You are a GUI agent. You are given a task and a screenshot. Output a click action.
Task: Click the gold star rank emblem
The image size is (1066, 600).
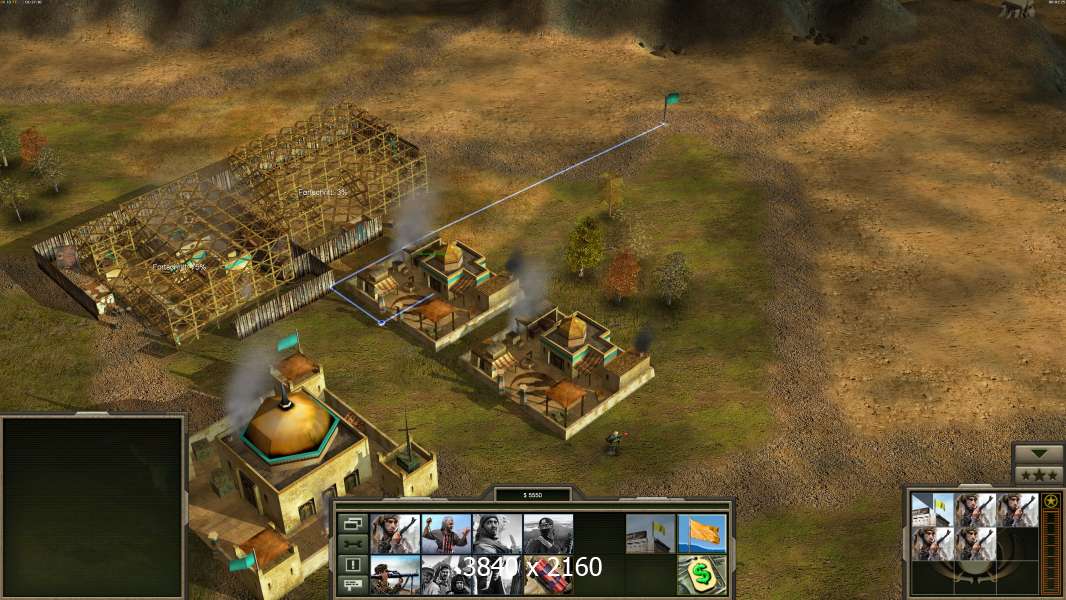pyautogui.click(x=1050, y=502)
